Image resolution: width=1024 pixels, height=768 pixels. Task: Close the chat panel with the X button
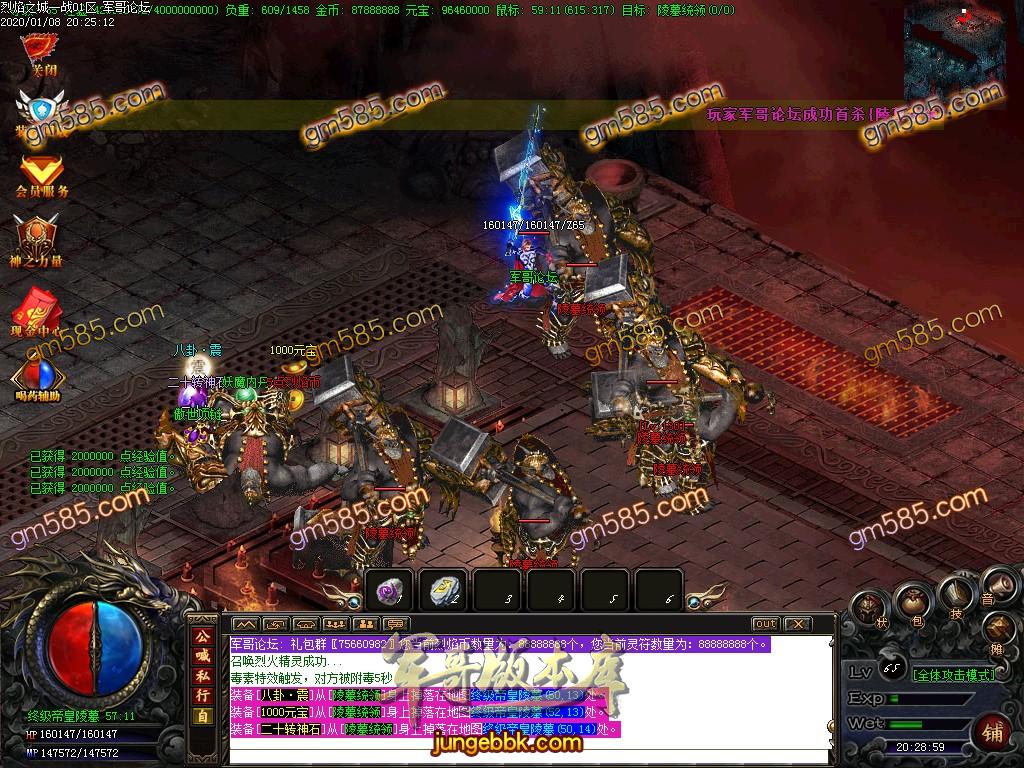797,624
